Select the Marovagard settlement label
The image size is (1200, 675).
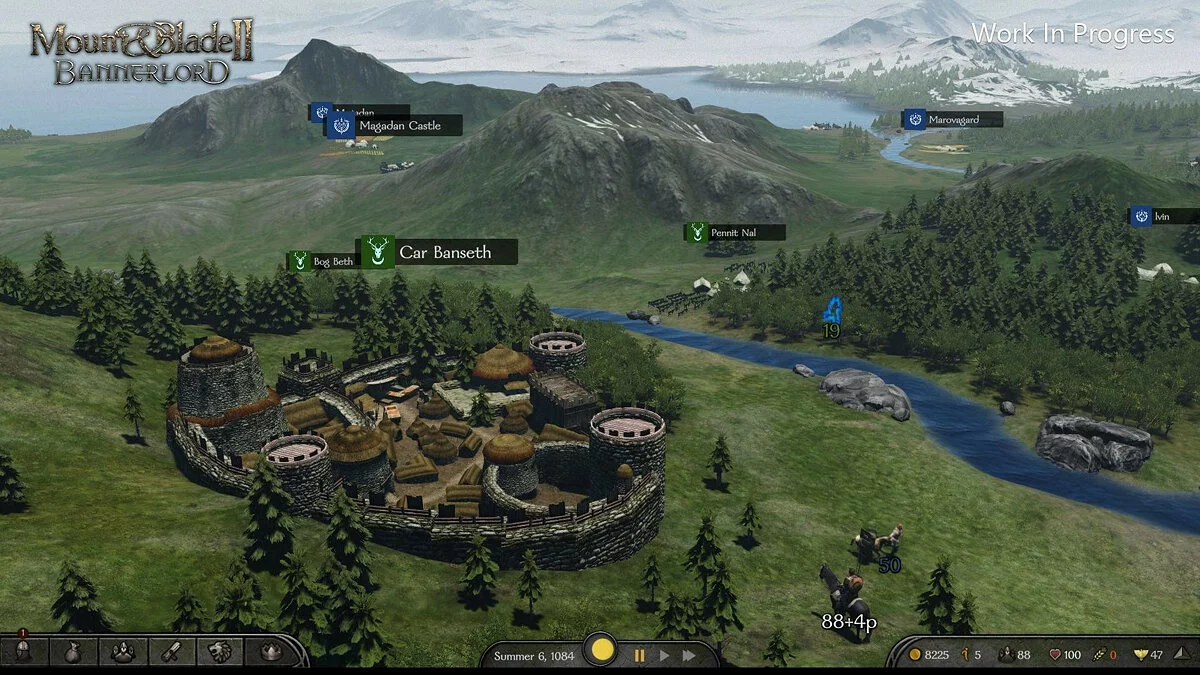(953, 120)
